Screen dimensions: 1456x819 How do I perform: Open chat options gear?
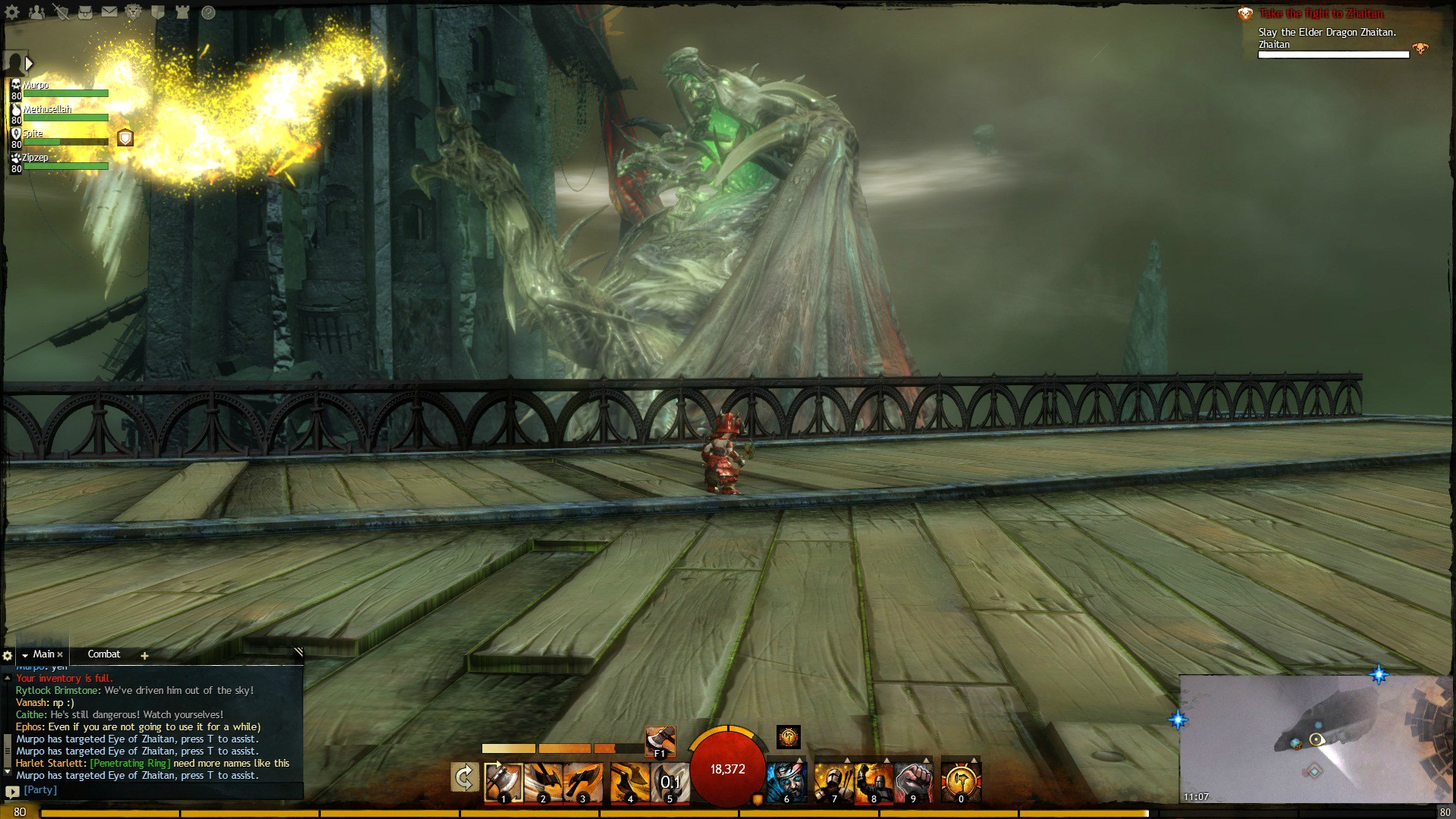click(8, 655)
